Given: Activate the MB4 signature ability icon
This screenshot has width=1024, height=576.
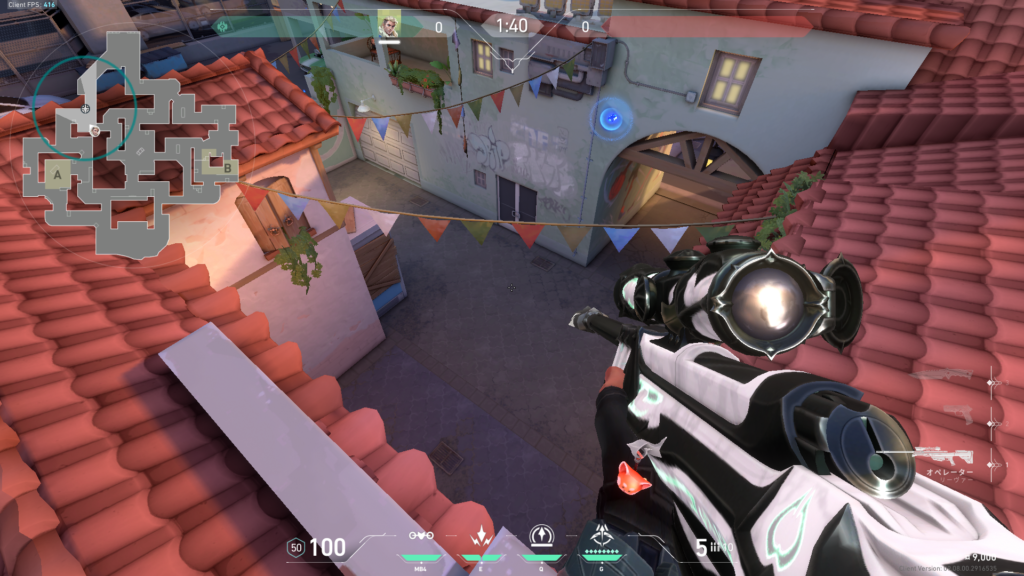Looking at the screenshot, I should (421, 537).
